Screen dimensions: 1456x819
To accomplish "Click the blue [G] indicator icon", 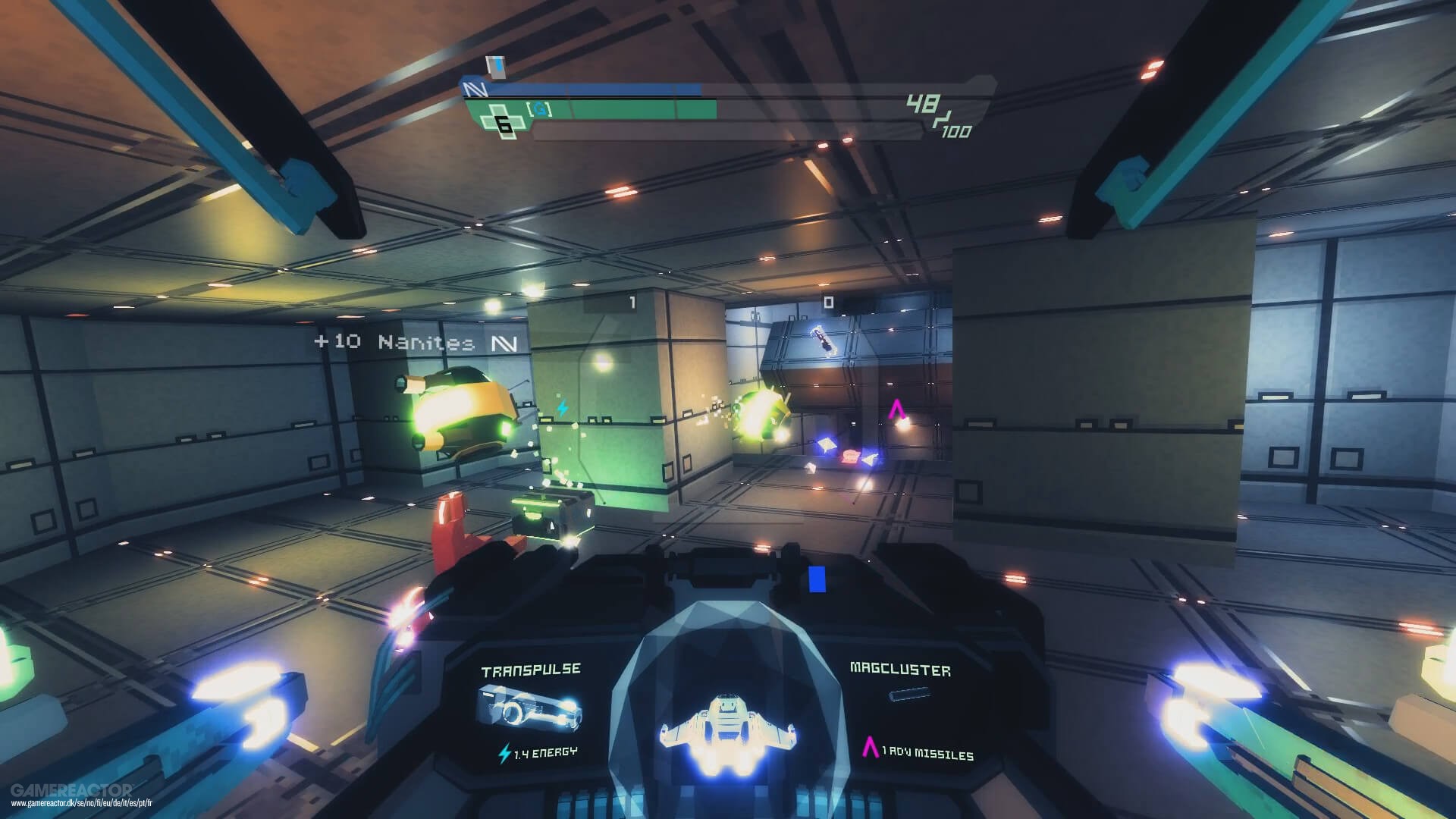I will point(540,108).
